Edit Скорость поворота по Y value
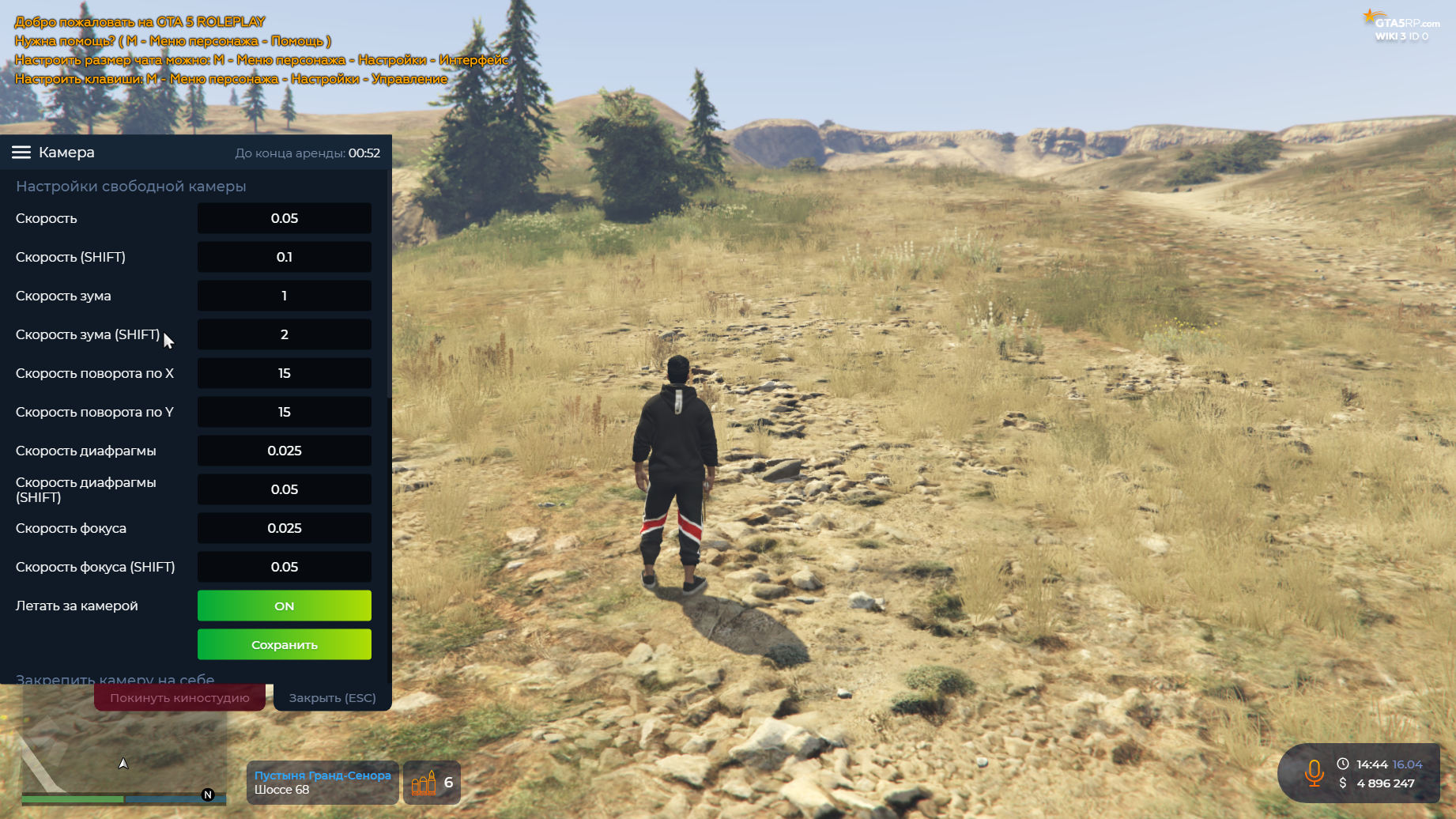The width and height of the screenshot is (1456, 819). click(284, 412)
